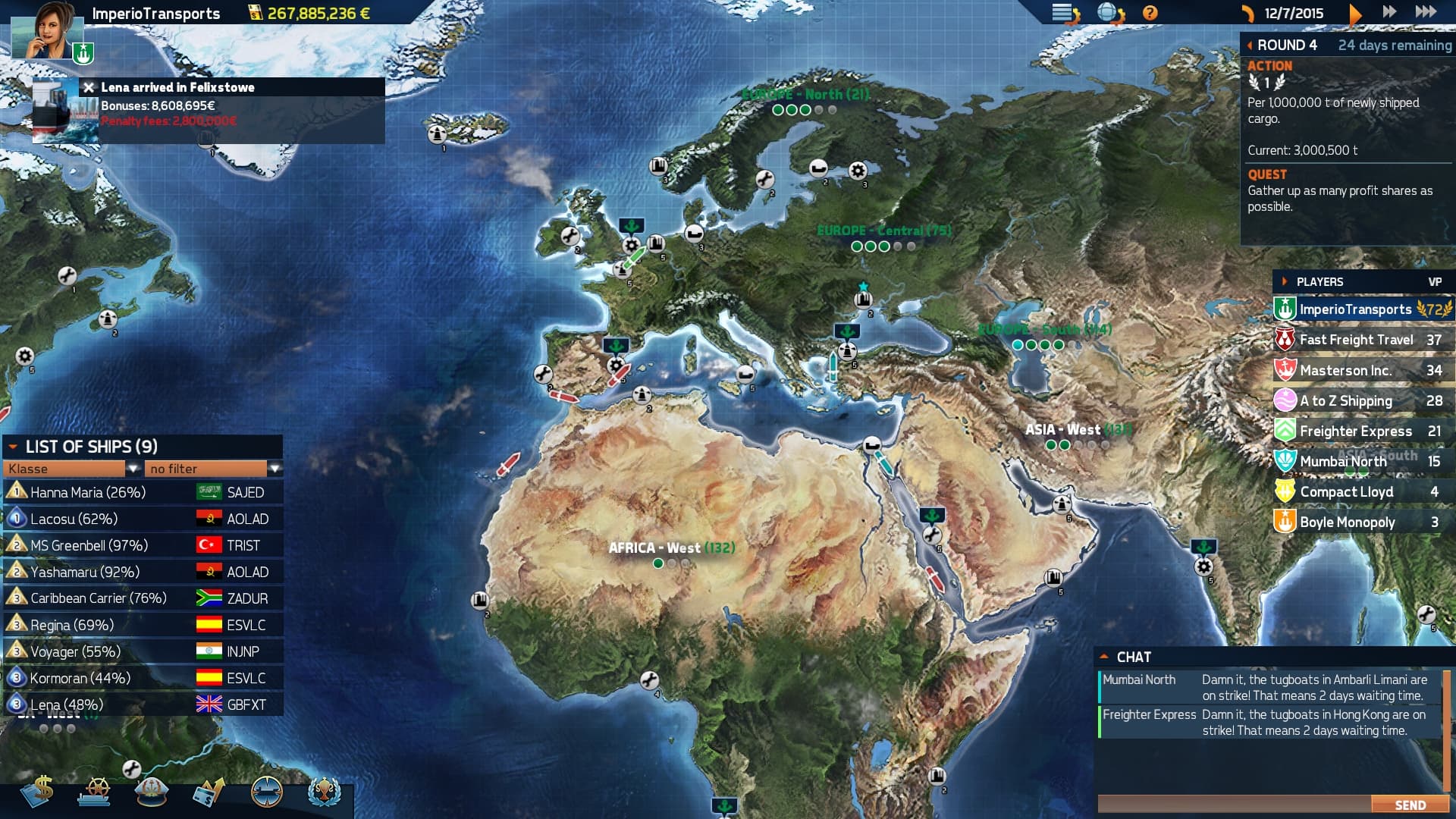1456x819 pixels.
Task: Open the main menu list icon
Action: click(1062, 12)
